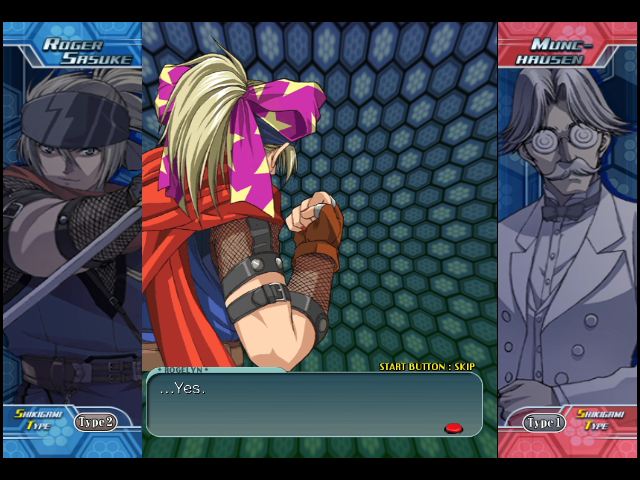Image resolution: width=640 pixels, height=480 pixels.
Task: Click the red continue indicator in dialogue
Action: tap(453, 428)
